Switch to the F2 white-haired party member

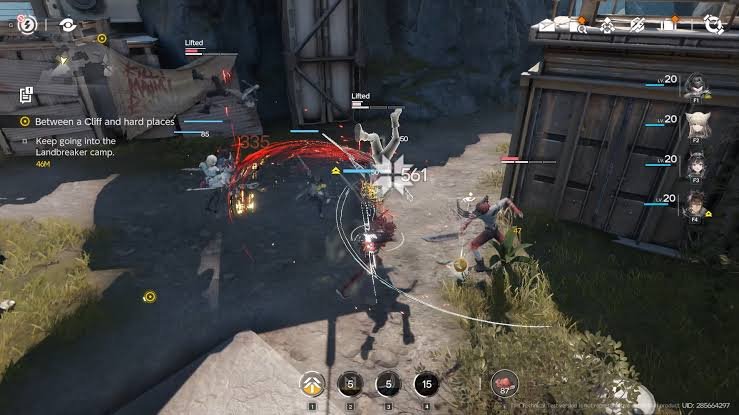click(x=693, y=127)
